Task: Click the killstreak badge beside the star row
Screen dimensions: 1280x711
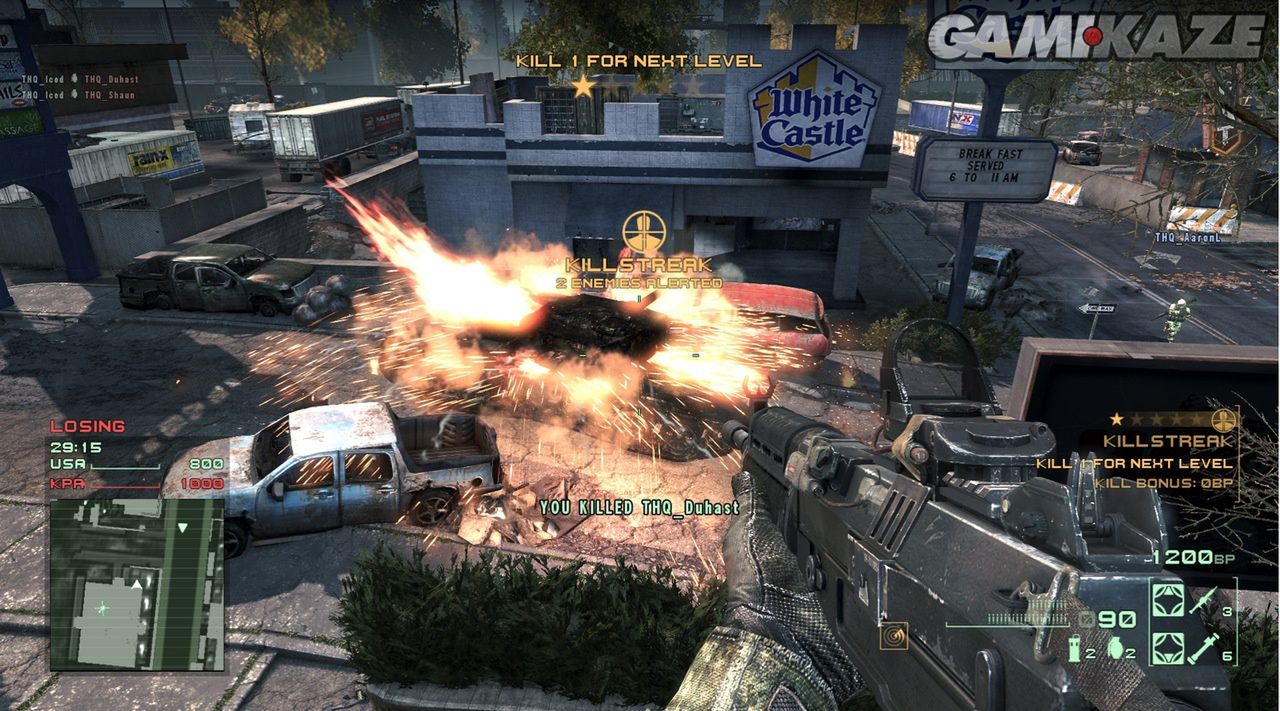Action: (x=1221, y=420)
